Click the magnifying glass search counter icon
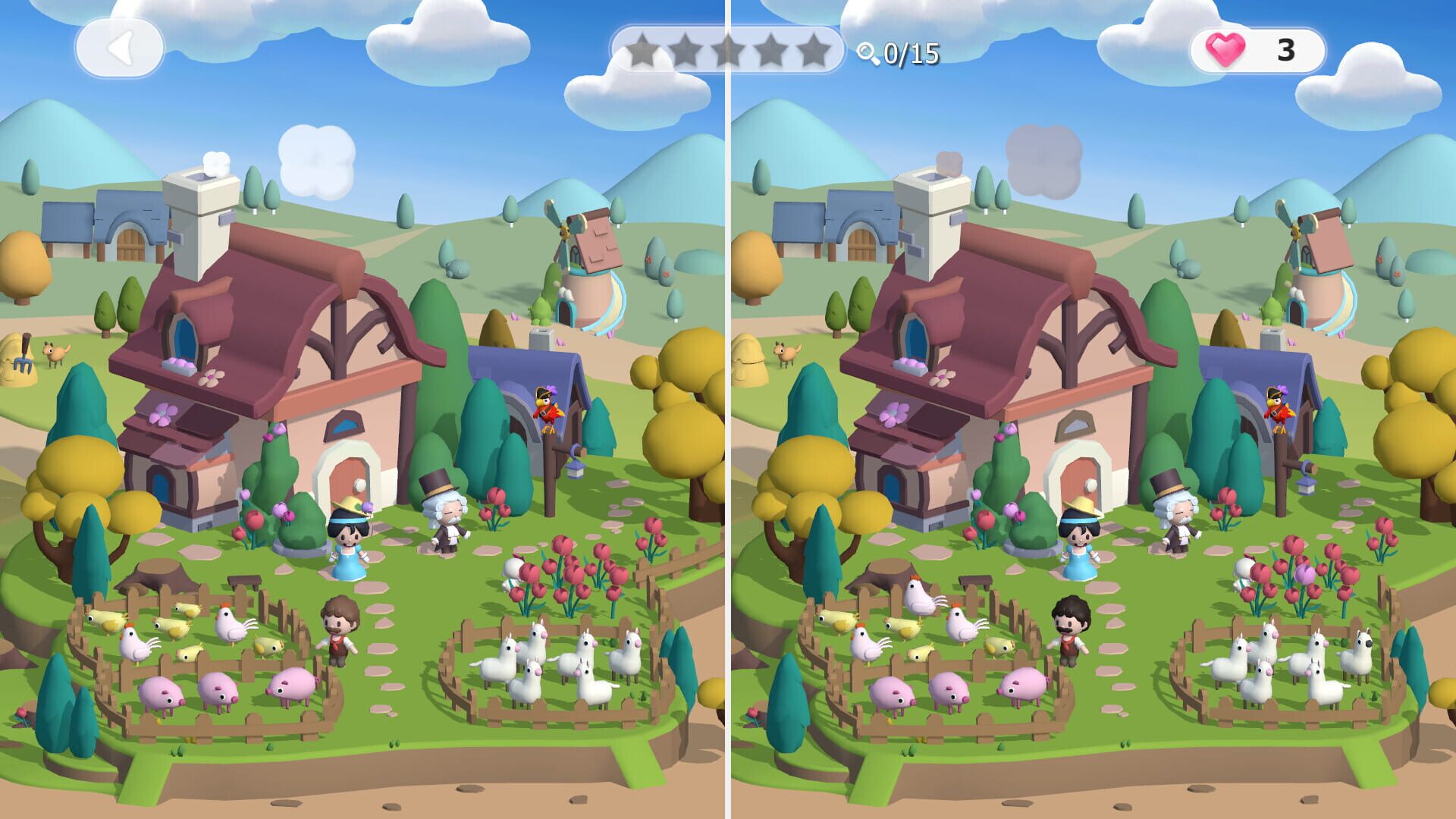The height and width of the screenshot is (819, 1456). (865, 51)
